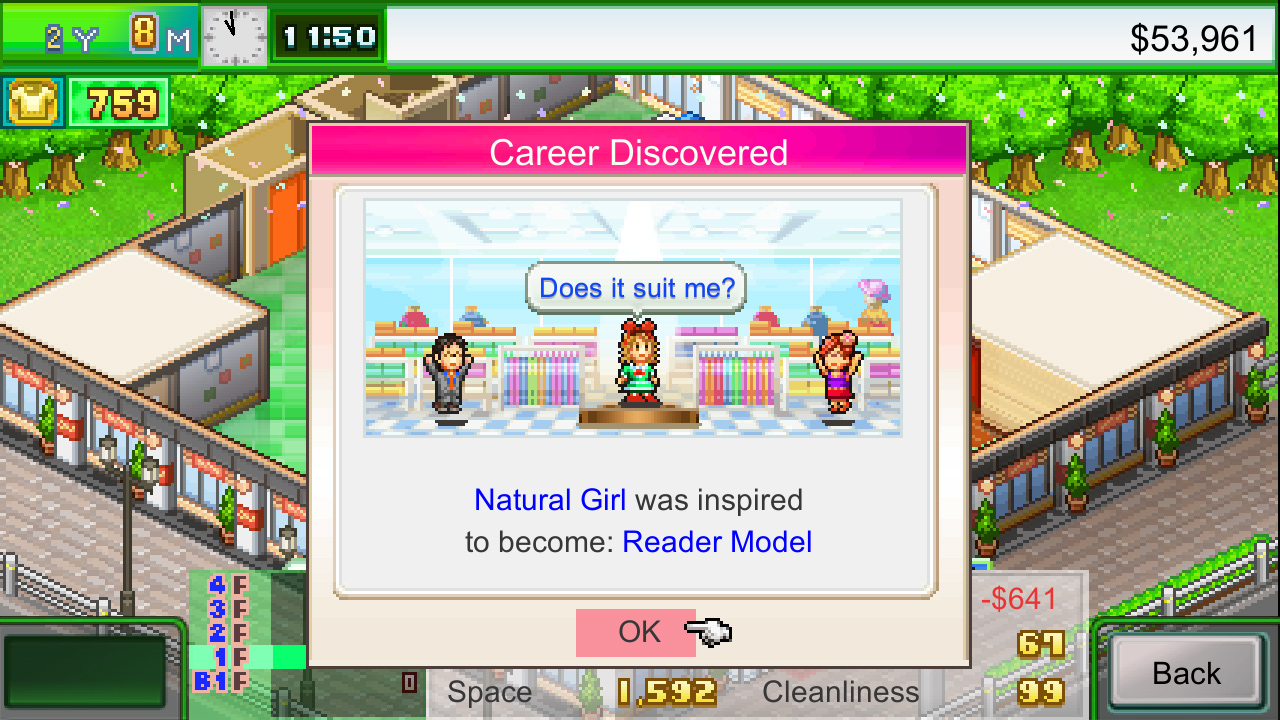Click the Reader Model career link
Image resolution: width=1280 pixels, height=720 pixels.
point(717,542)
